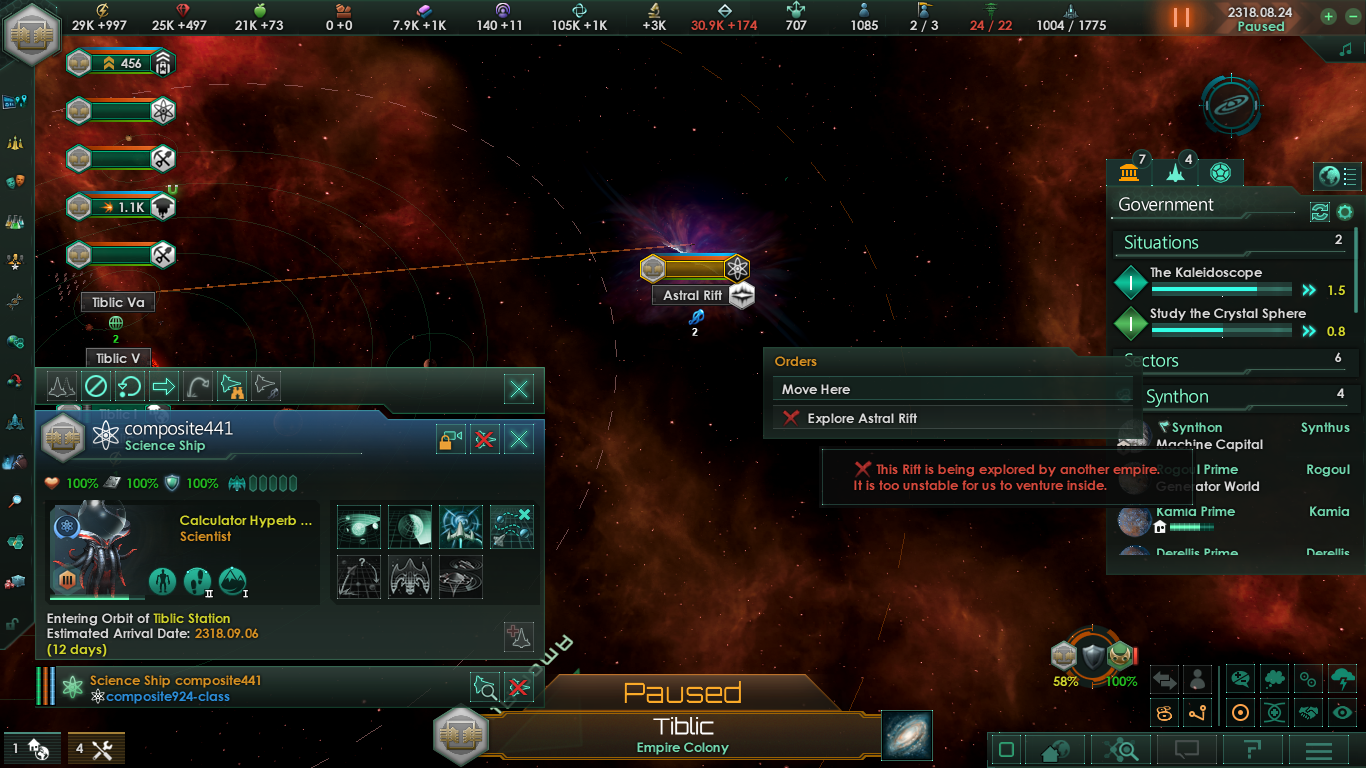Open The Kaleidoscope situation
Screen dimensions: 1366x768
coord(1205,273)
